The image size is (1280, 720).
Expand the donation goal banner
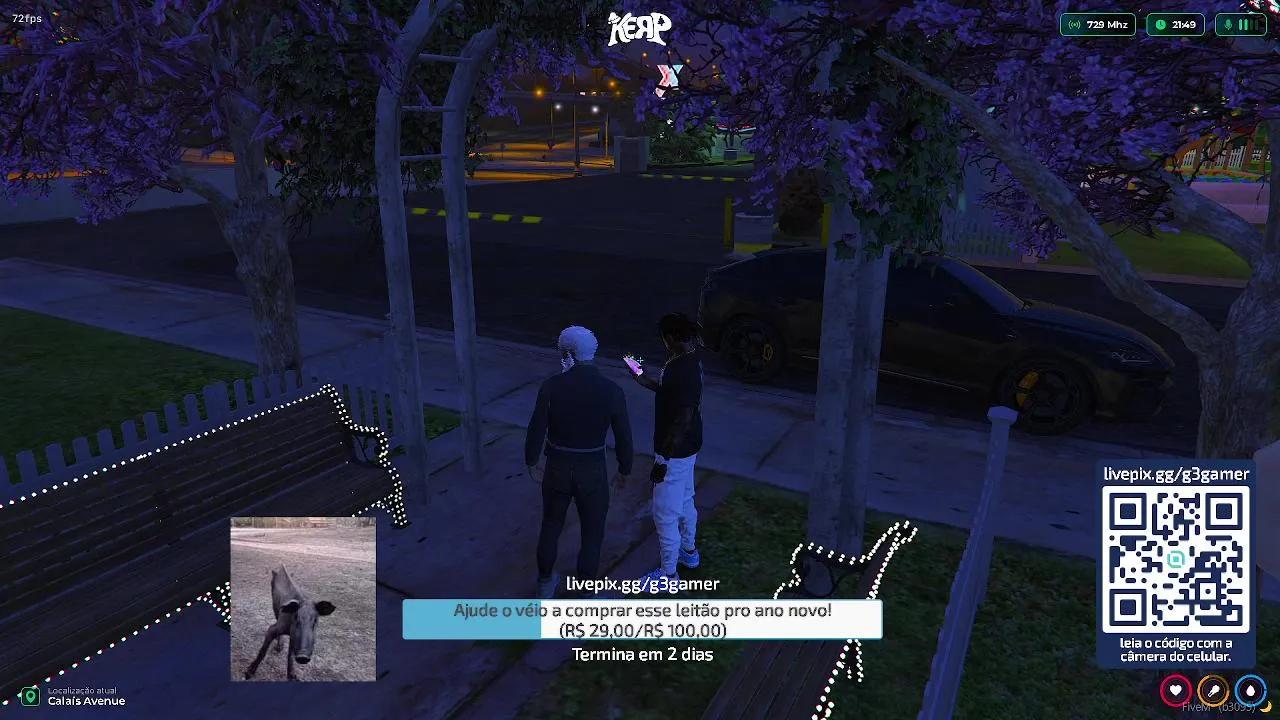[x=641, y=618]
